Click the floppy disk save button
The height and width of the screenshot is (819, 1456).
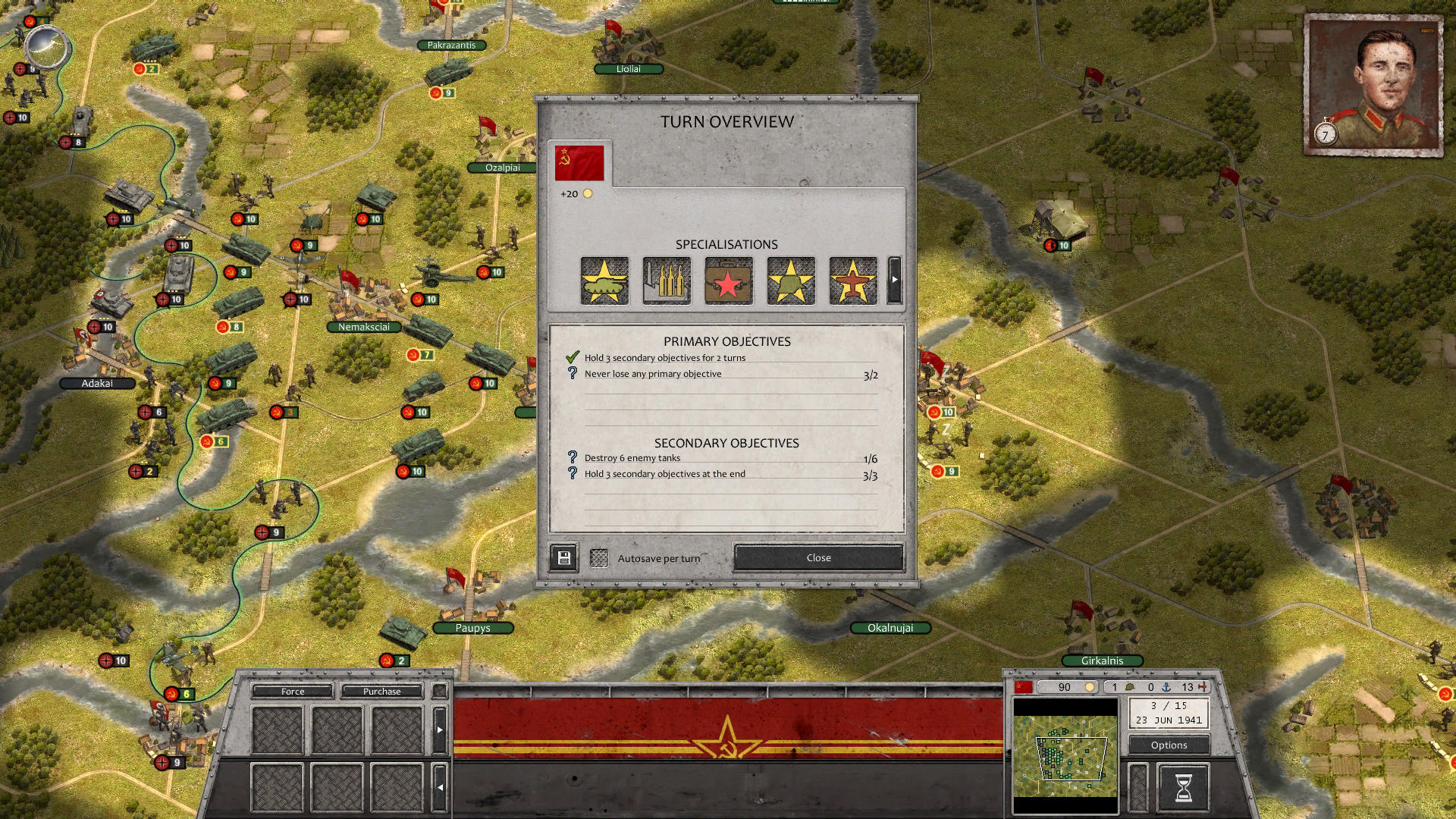pyautogui.click(x=563, y=558)
